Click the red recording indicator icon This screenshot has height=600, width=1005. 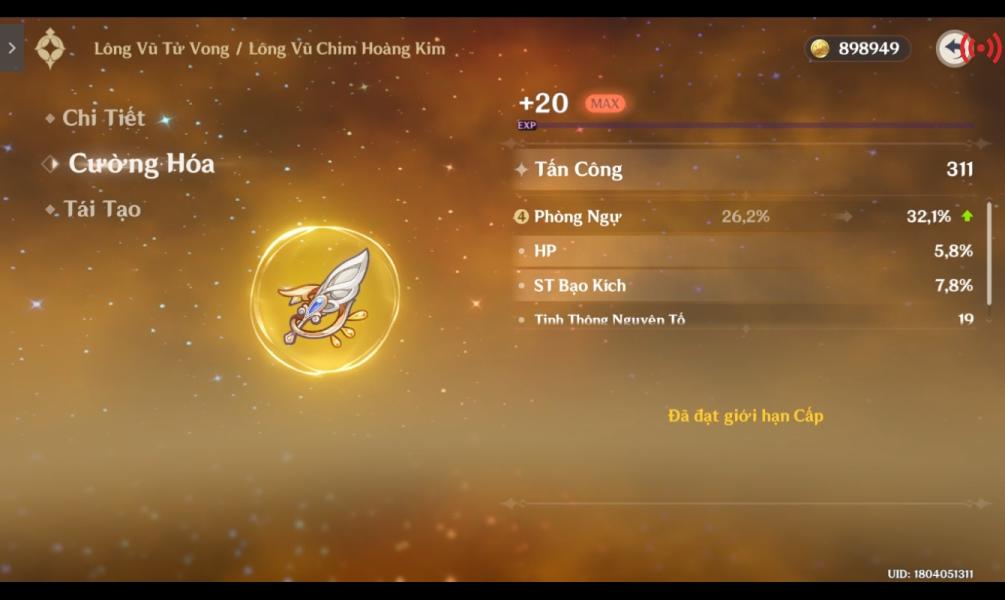point(985,48)
